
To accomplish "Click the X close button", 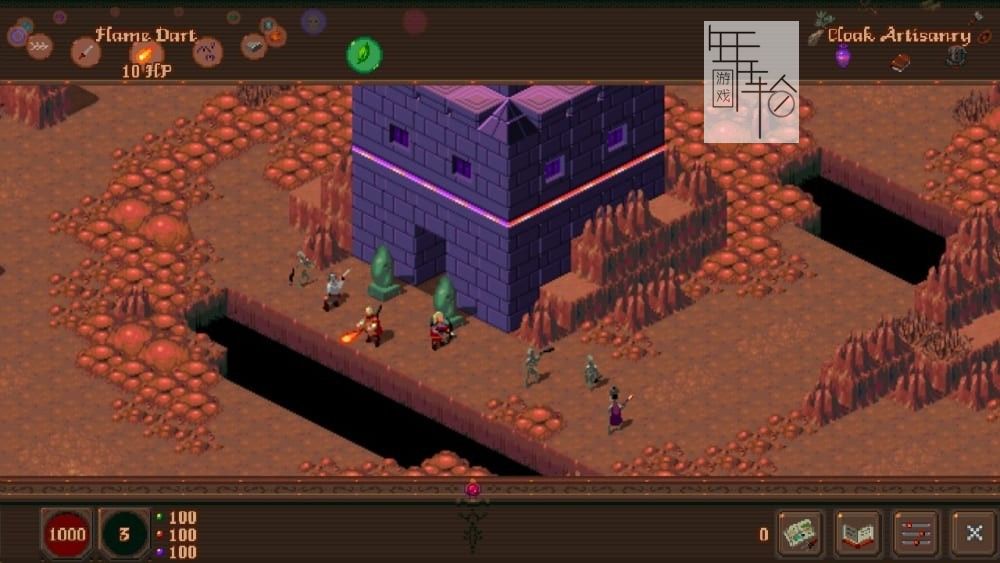I will tap(973, 533).
